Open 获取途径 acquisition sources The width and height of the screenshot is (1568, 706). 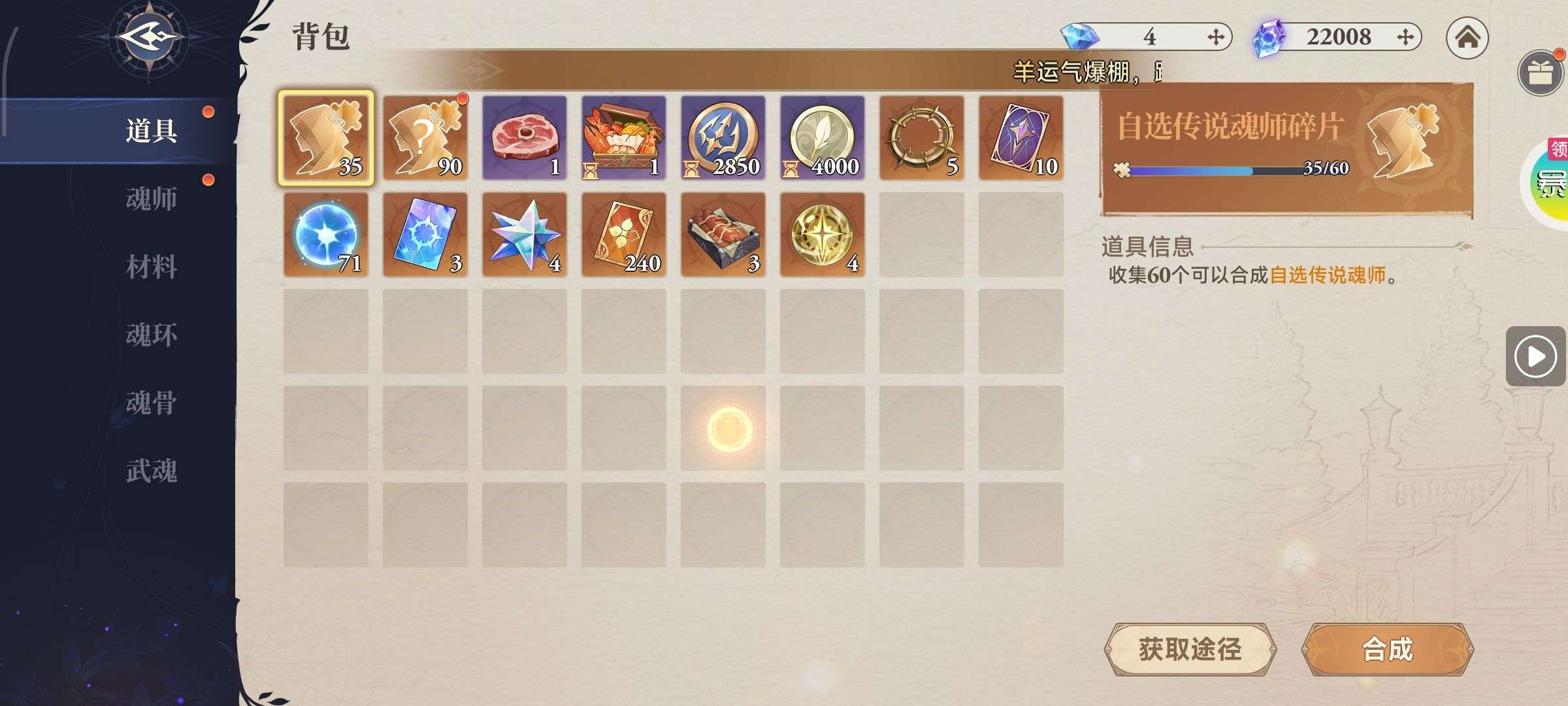(1190, 650)
